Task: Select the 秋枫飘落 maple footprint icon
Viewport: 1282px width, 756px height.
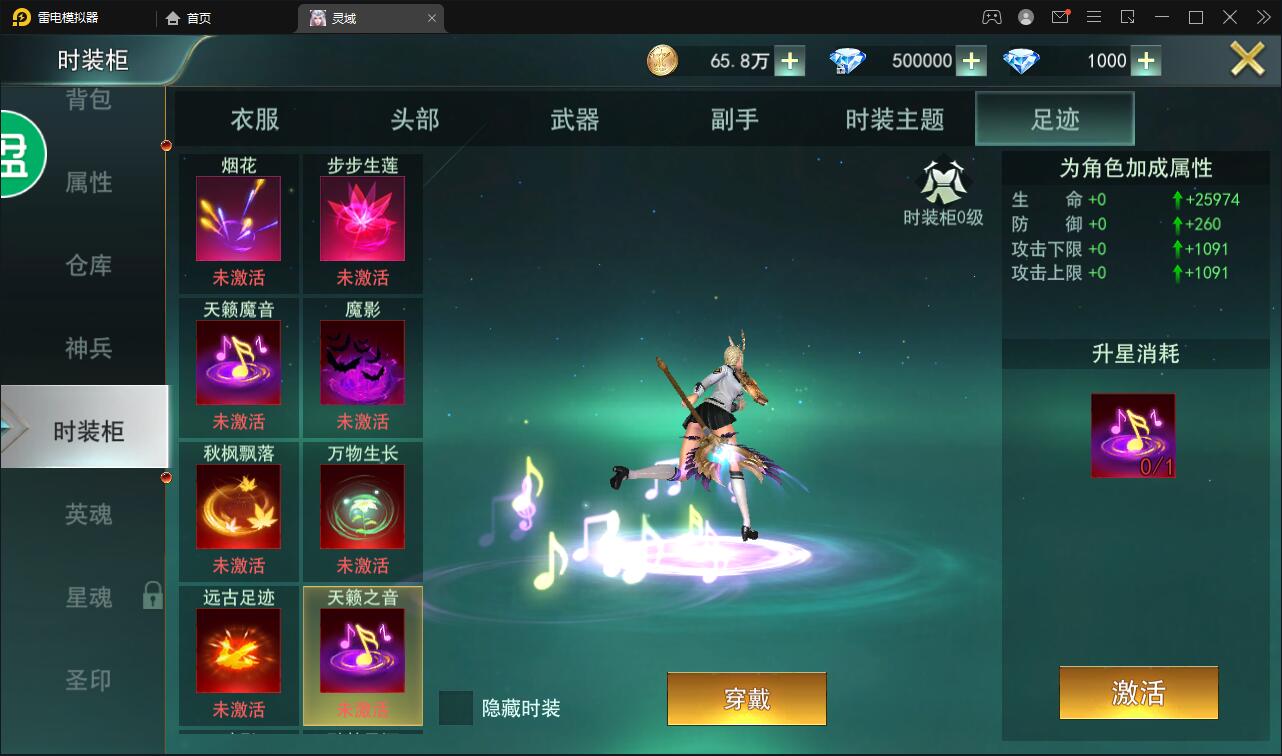Action: (237, 506)
